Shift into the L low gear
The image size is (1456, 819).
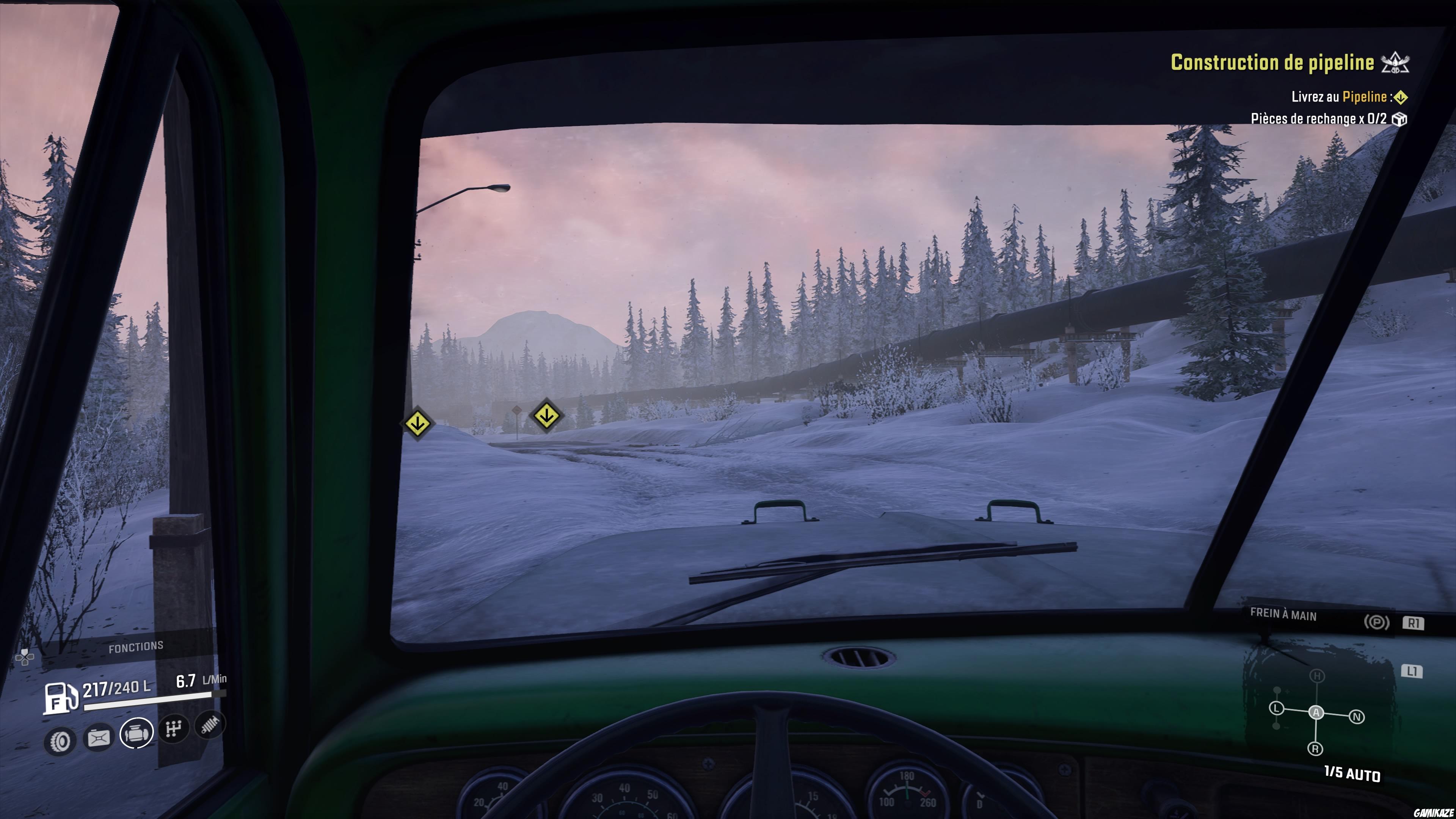pos(1276,708)
